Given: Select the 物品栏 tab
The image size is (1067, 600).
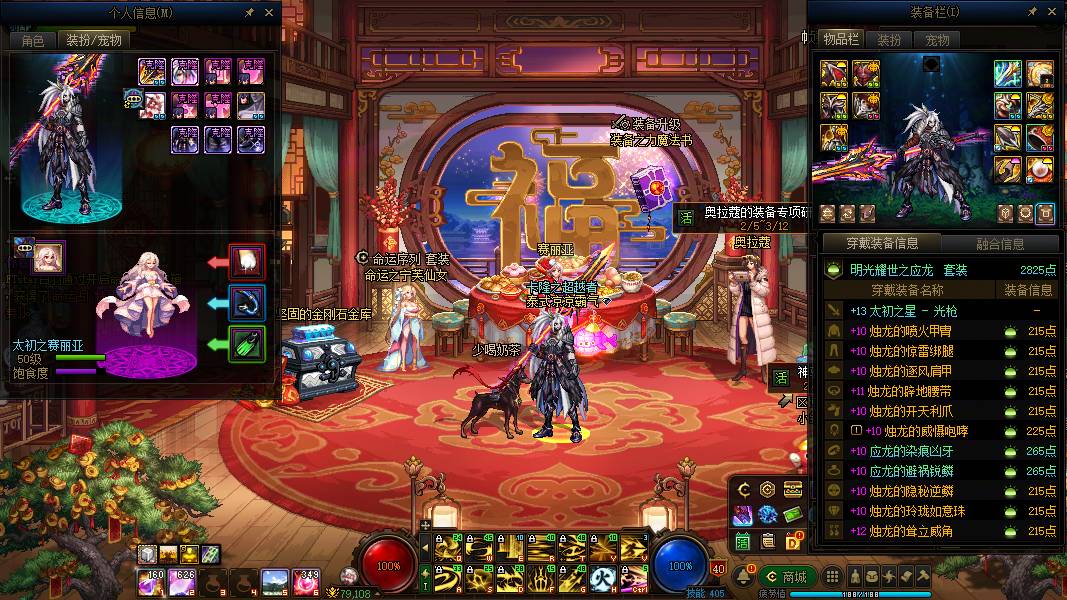Looking at the screenshot, I should pyautogui.click(x=841, y=39).
